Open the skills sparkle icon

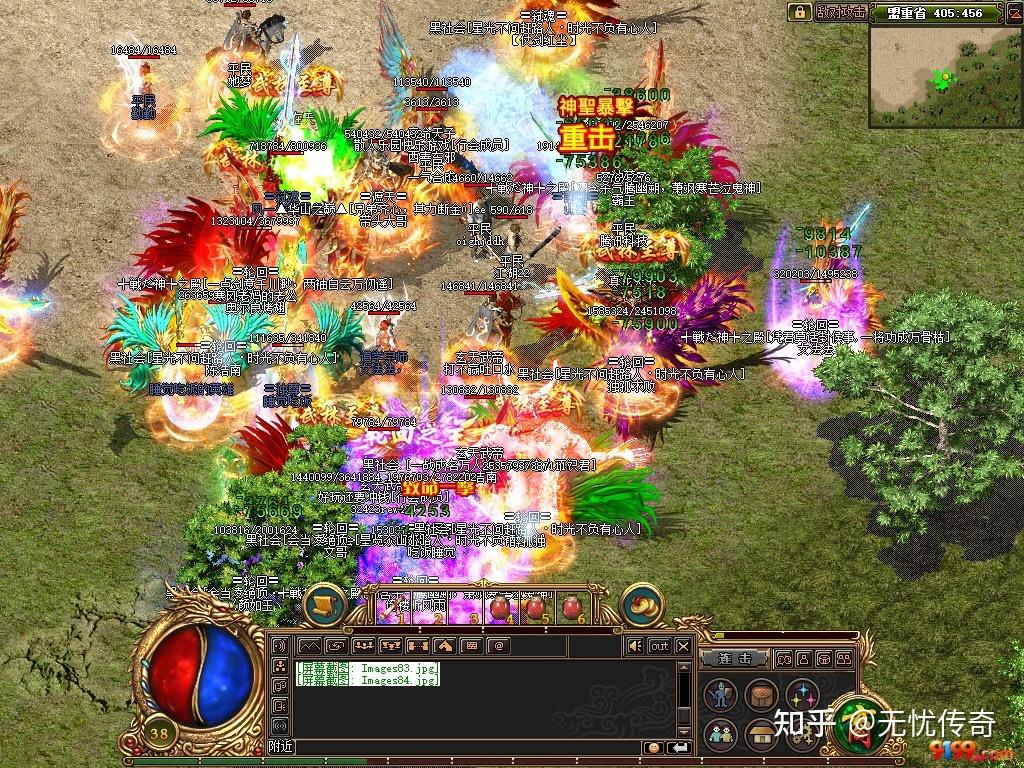pos(801,695)
